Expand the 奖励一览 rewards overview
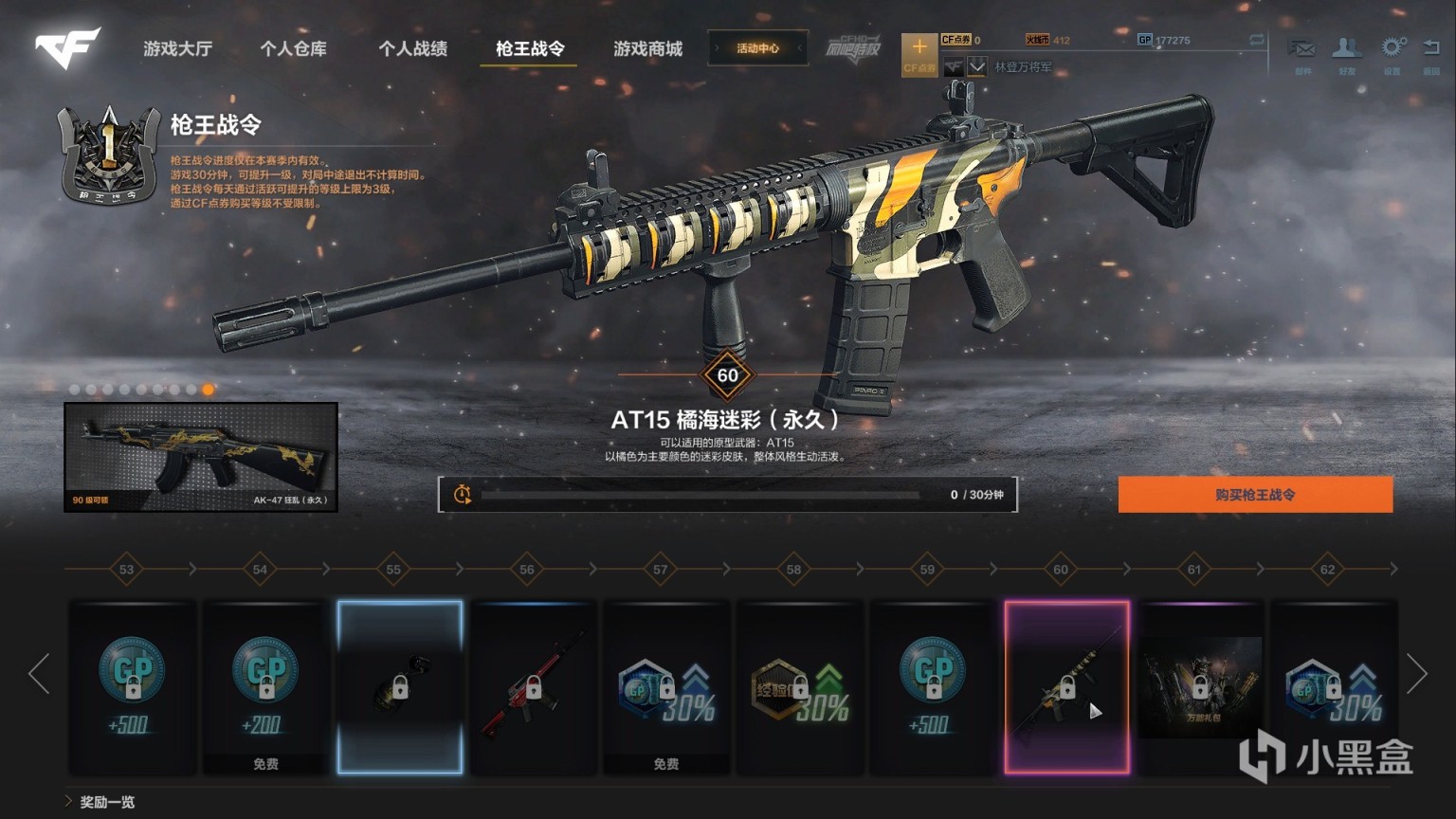Image resolution: width=1456 pixels, height=819 pixels. (x=106, y=802)
